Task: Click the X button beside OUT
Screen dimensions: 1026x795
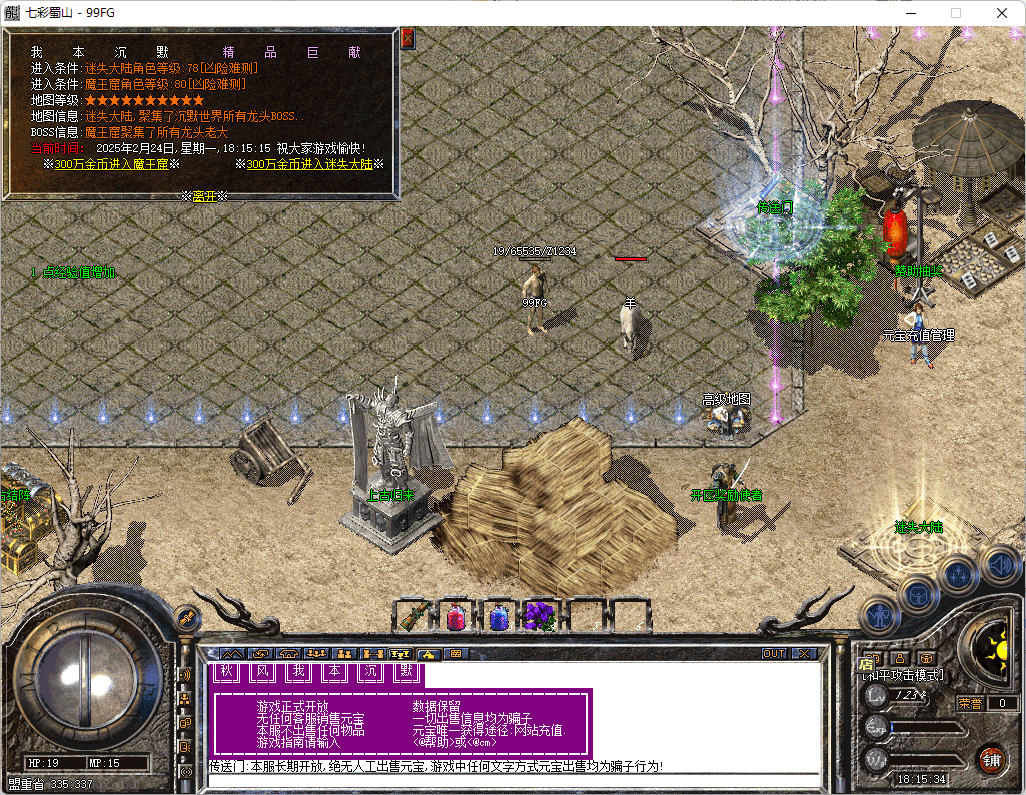Action: pos(803,654)
